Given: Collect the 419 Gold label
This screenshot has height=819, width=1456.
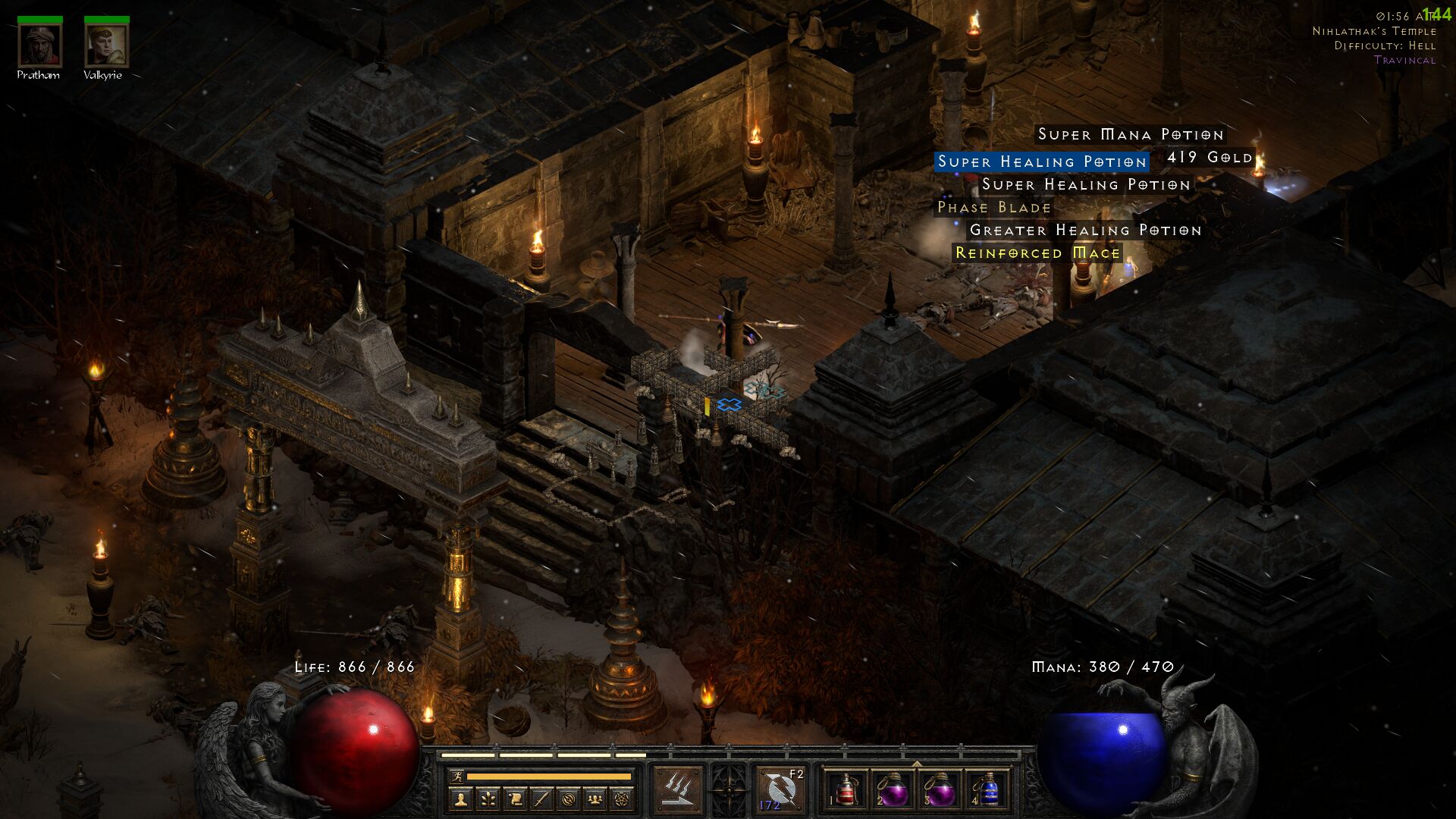Looking at the screenshot, I should pos(1210,158).
